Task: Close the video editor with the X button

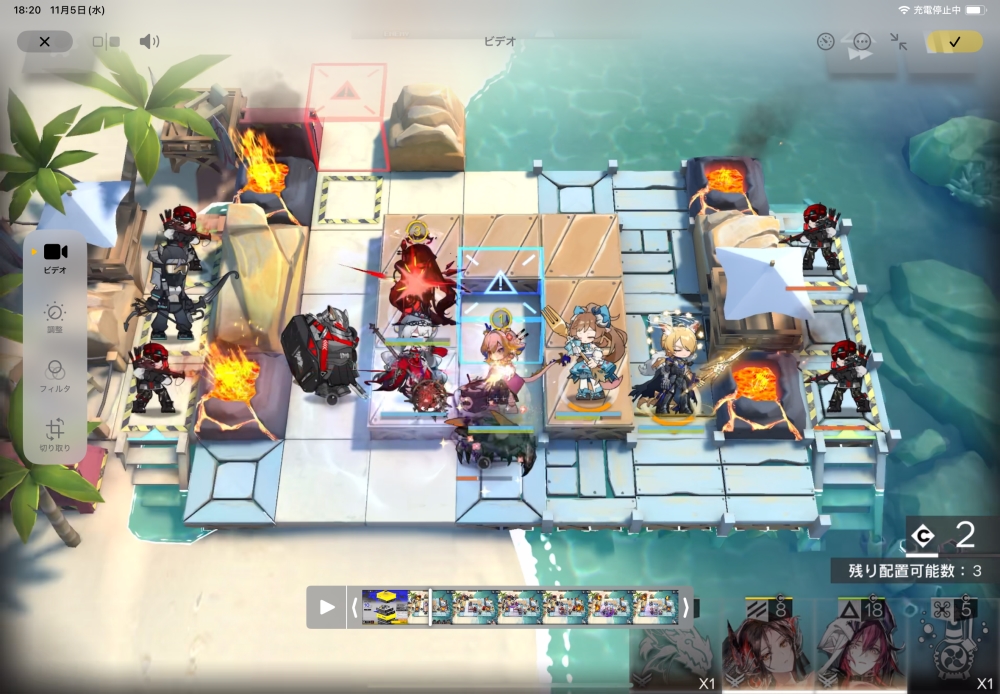Action: tap(45, 42)
